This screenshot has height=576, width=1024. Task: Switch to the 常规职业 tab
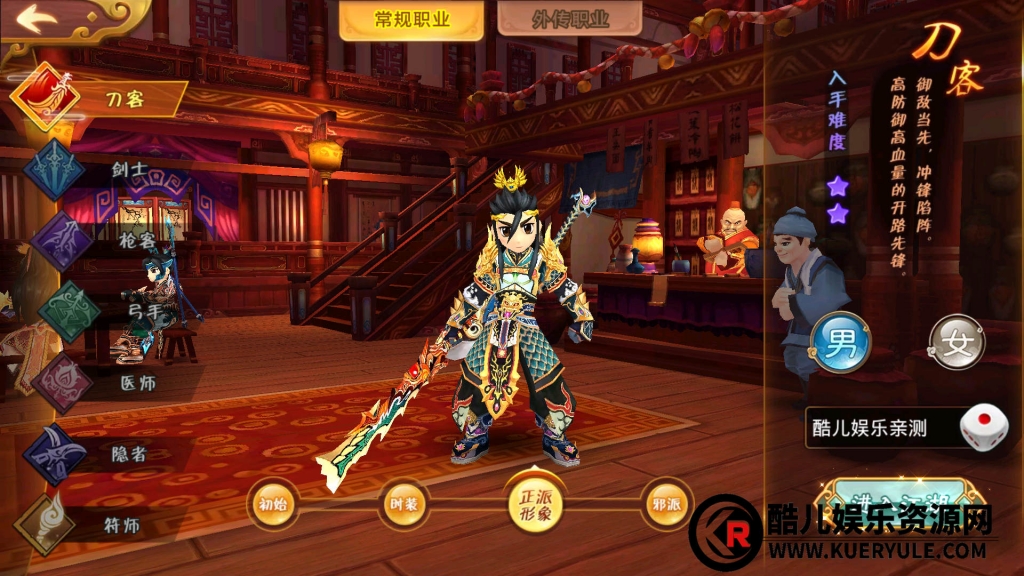click(411, 20)
